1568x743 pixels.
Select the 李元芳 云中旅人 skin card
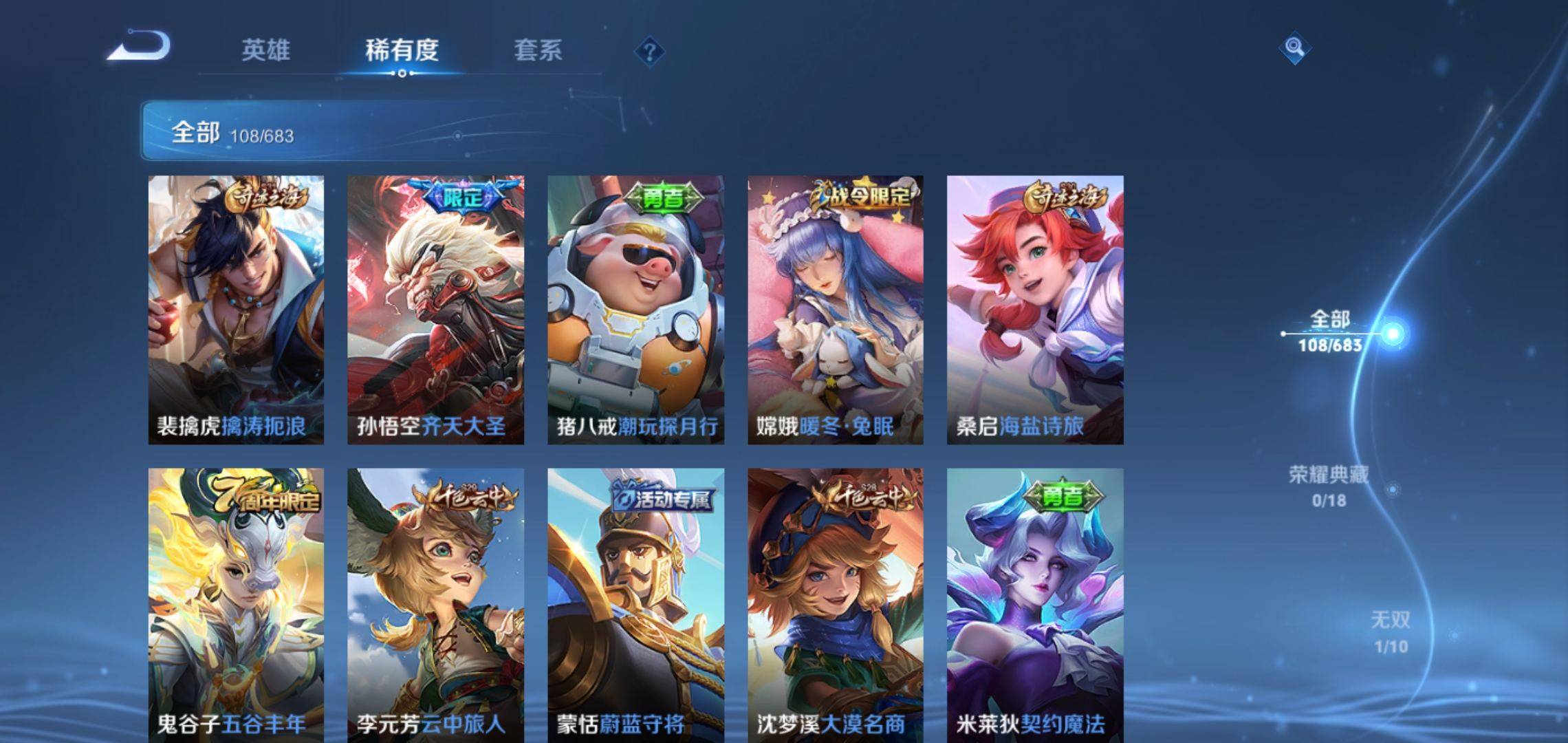point(435,605)
